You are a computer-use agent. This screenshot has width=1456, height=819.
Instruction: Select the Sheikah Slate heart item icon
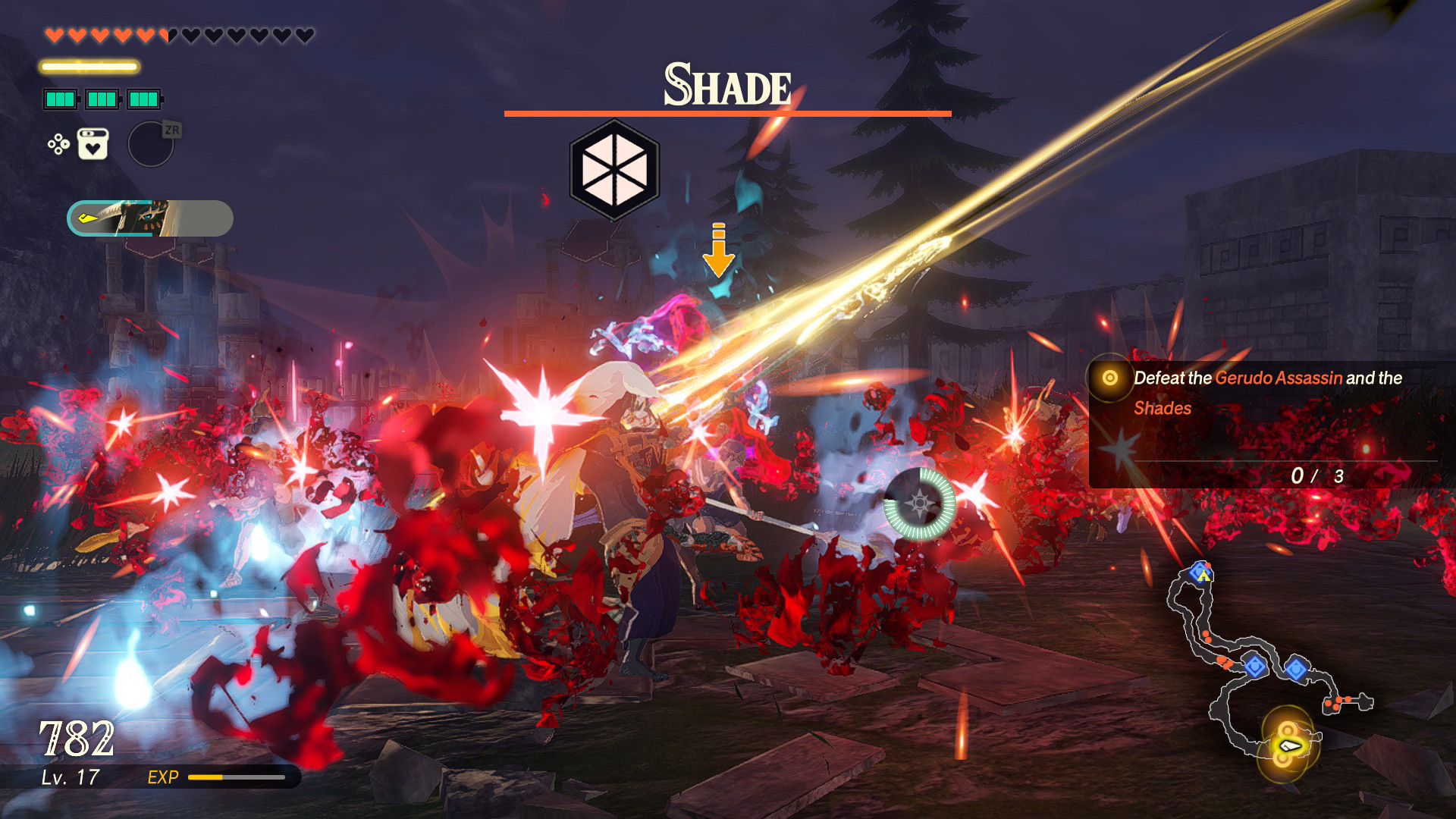[93, 144]
